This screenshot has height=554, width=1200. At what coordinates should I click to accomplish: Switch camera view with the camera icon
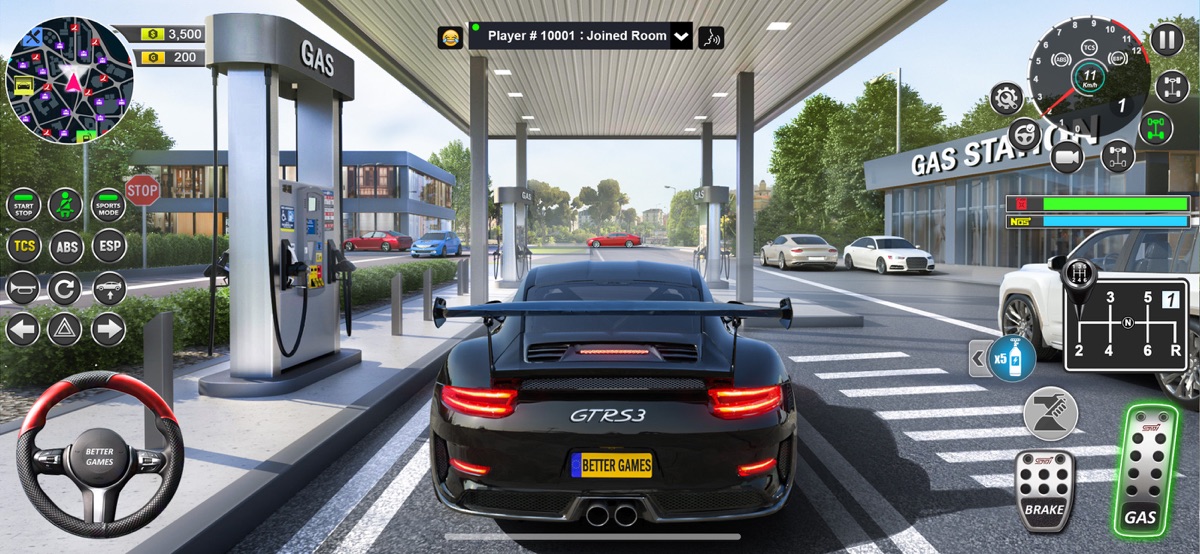(x=1067, y=156)
